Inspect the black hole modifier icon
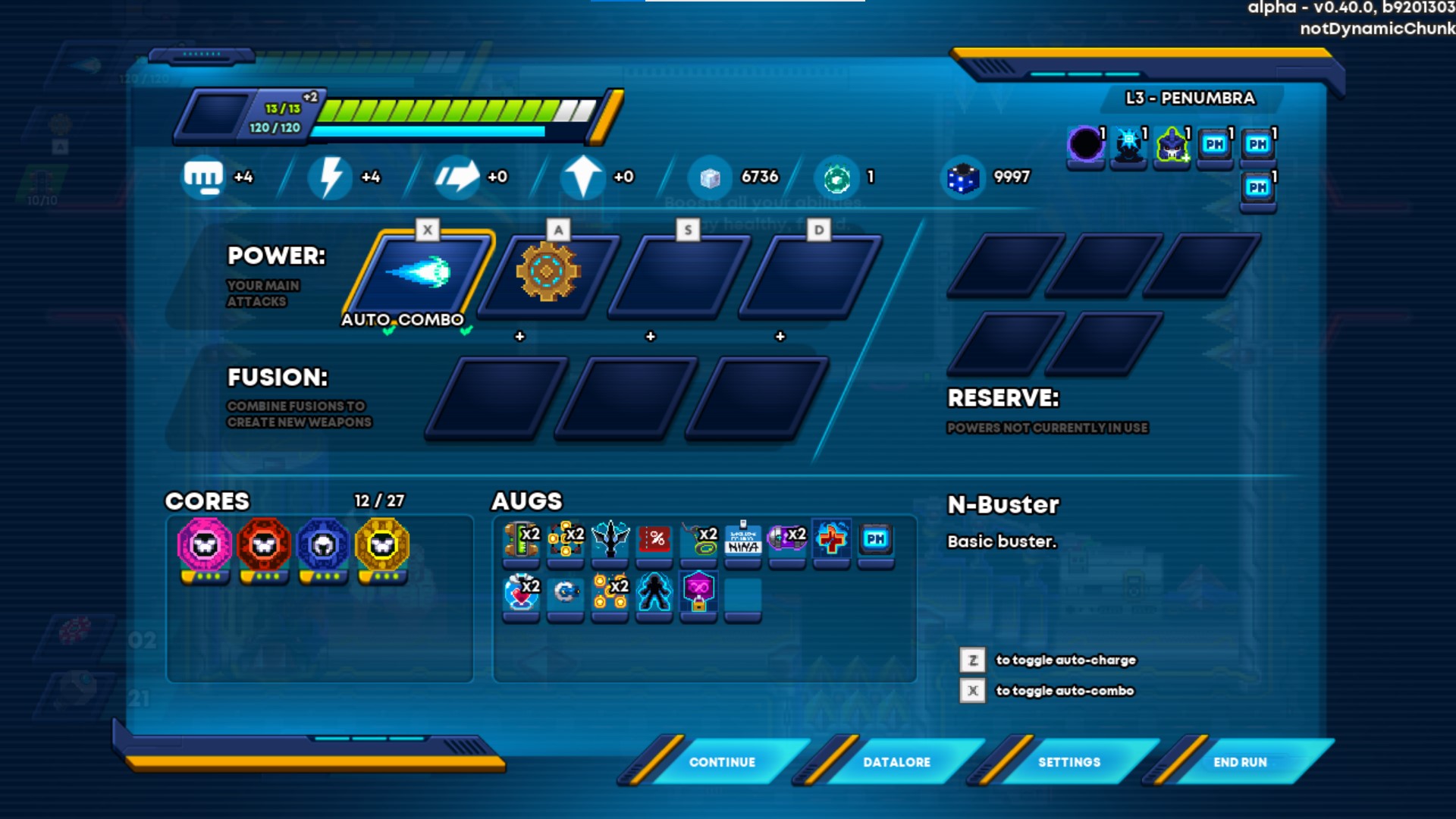Viewport: 1456px width, 819px height. coord(1085,144)
